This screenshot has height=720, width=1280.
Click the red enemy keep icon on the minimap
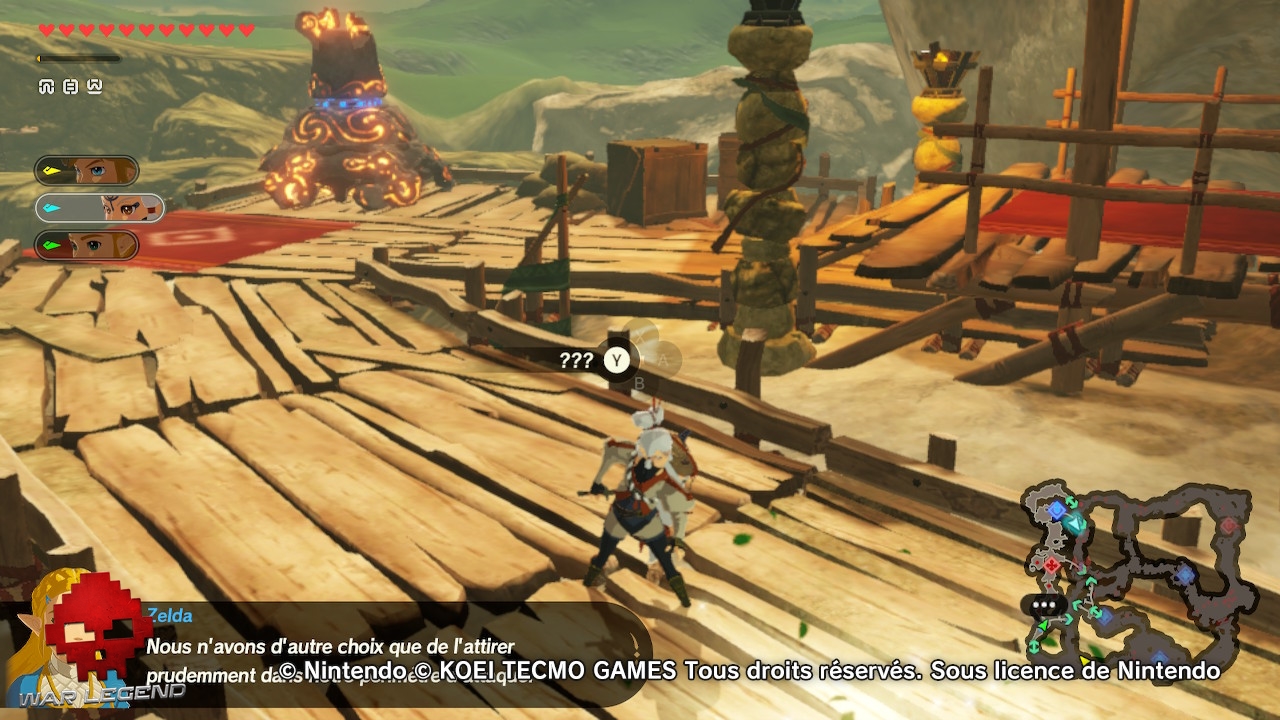point(1052,564)
